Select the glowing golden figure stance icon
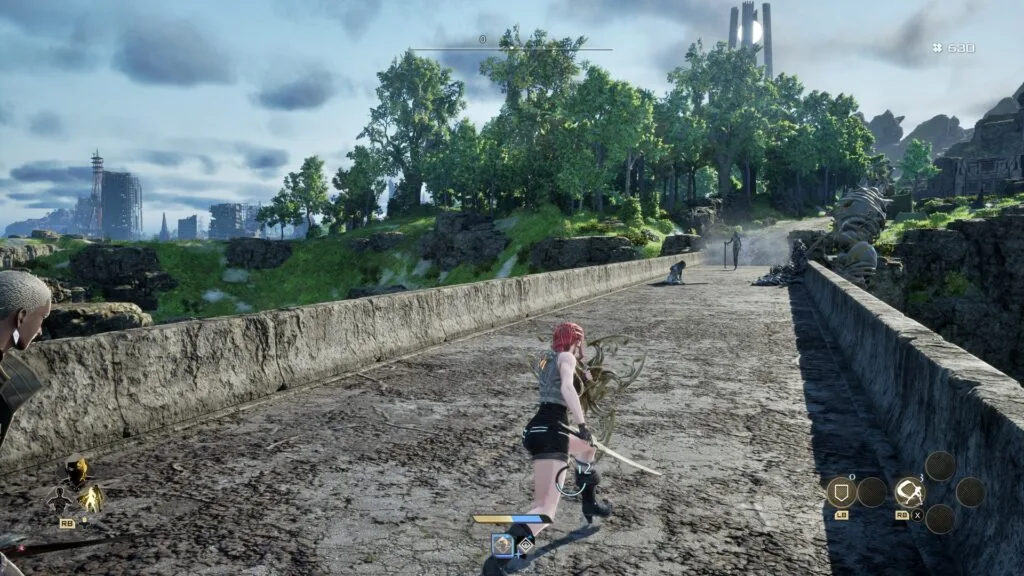This screenshot has height=576, width=1024. coord(91,497)
